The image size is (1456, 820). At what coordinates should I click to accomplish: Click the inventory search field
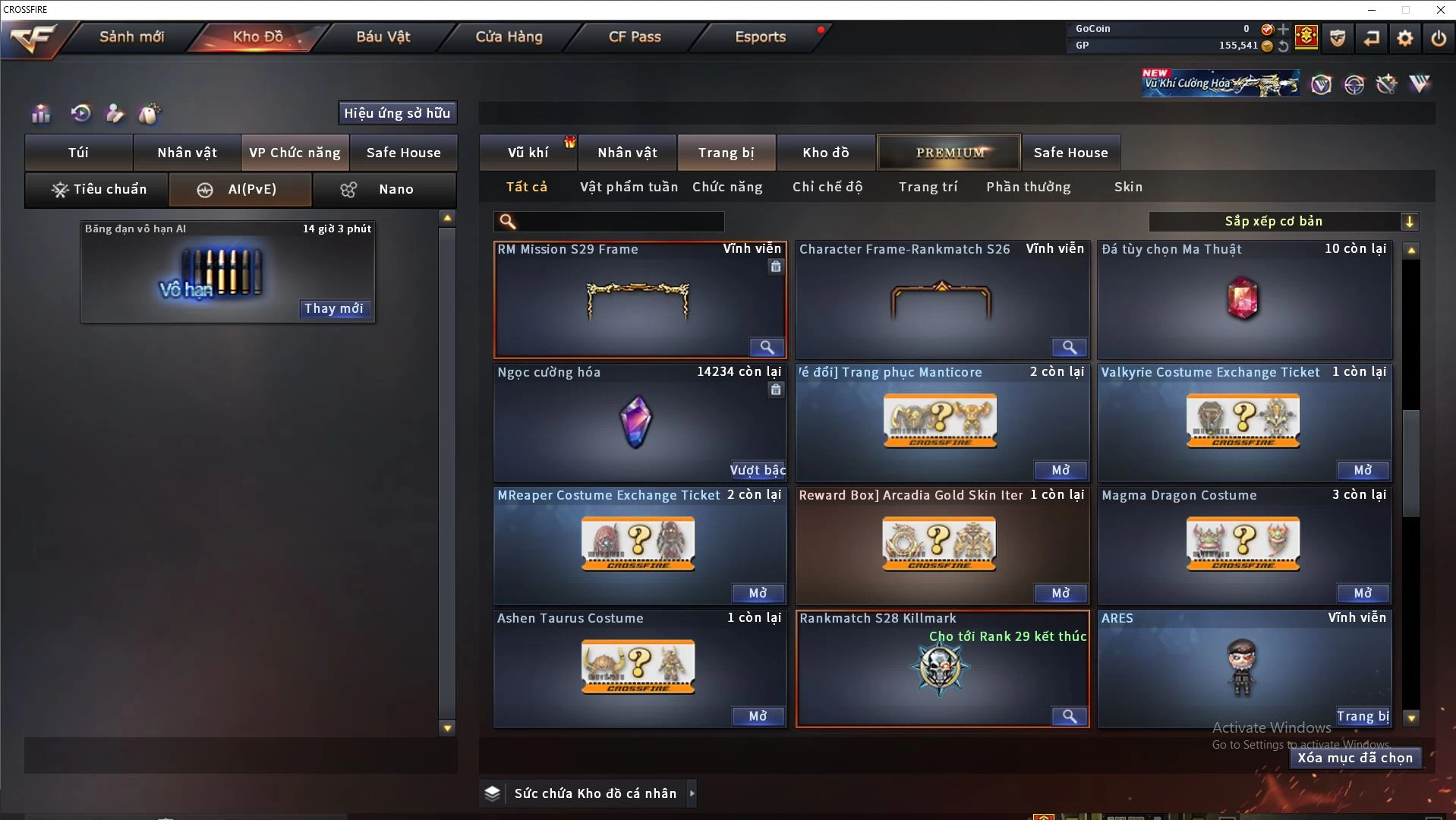pyautogui.click(x=619, y=222)
